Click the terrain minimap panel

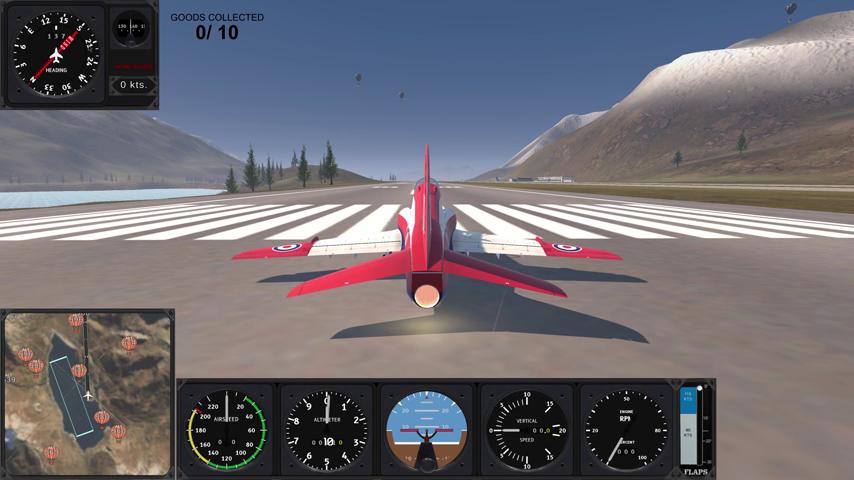[x=87, y=393]
